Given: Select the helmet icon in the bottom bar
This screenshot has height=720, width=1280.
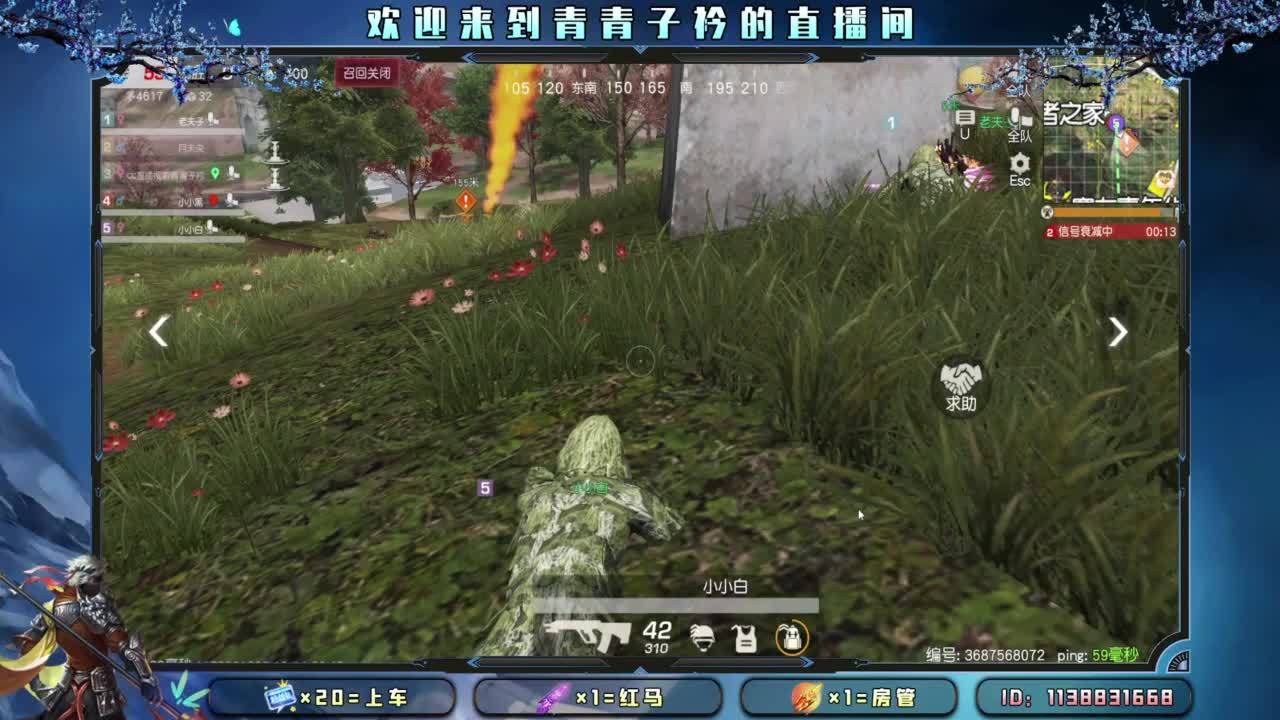Looking at the screenshot, I should pyautogui.click(x=704, y=638).
